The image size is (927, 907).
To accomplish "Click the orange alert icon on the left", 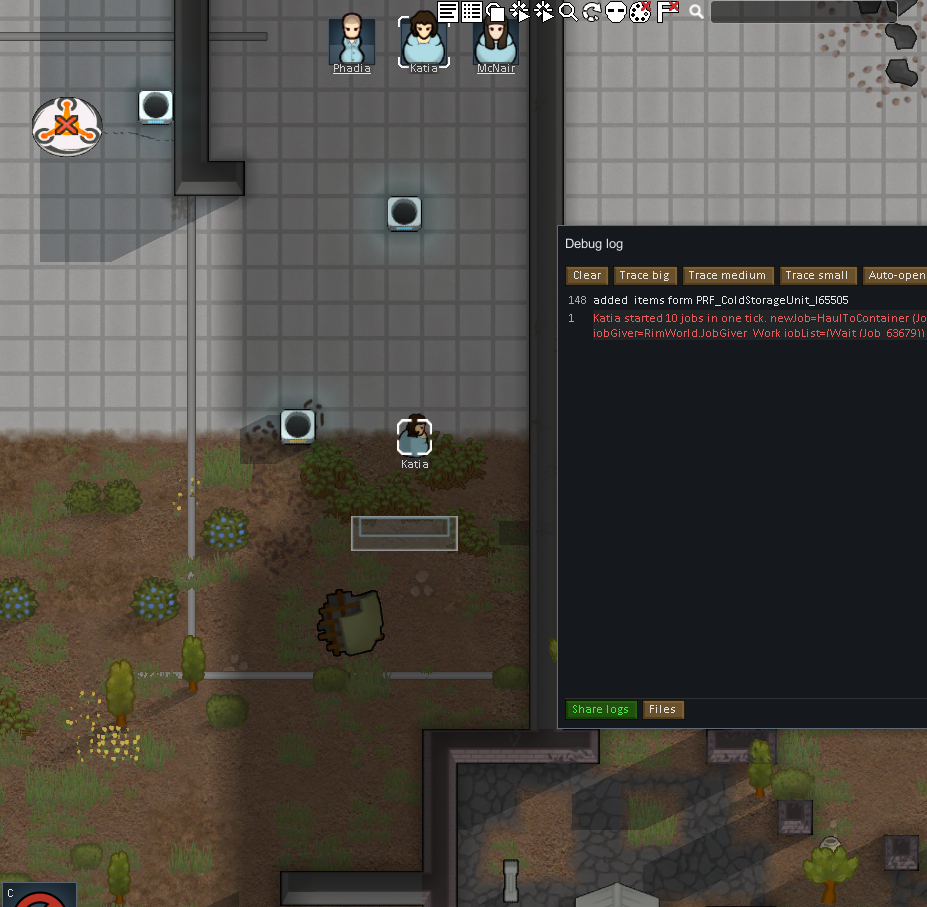I will point(66,126).
